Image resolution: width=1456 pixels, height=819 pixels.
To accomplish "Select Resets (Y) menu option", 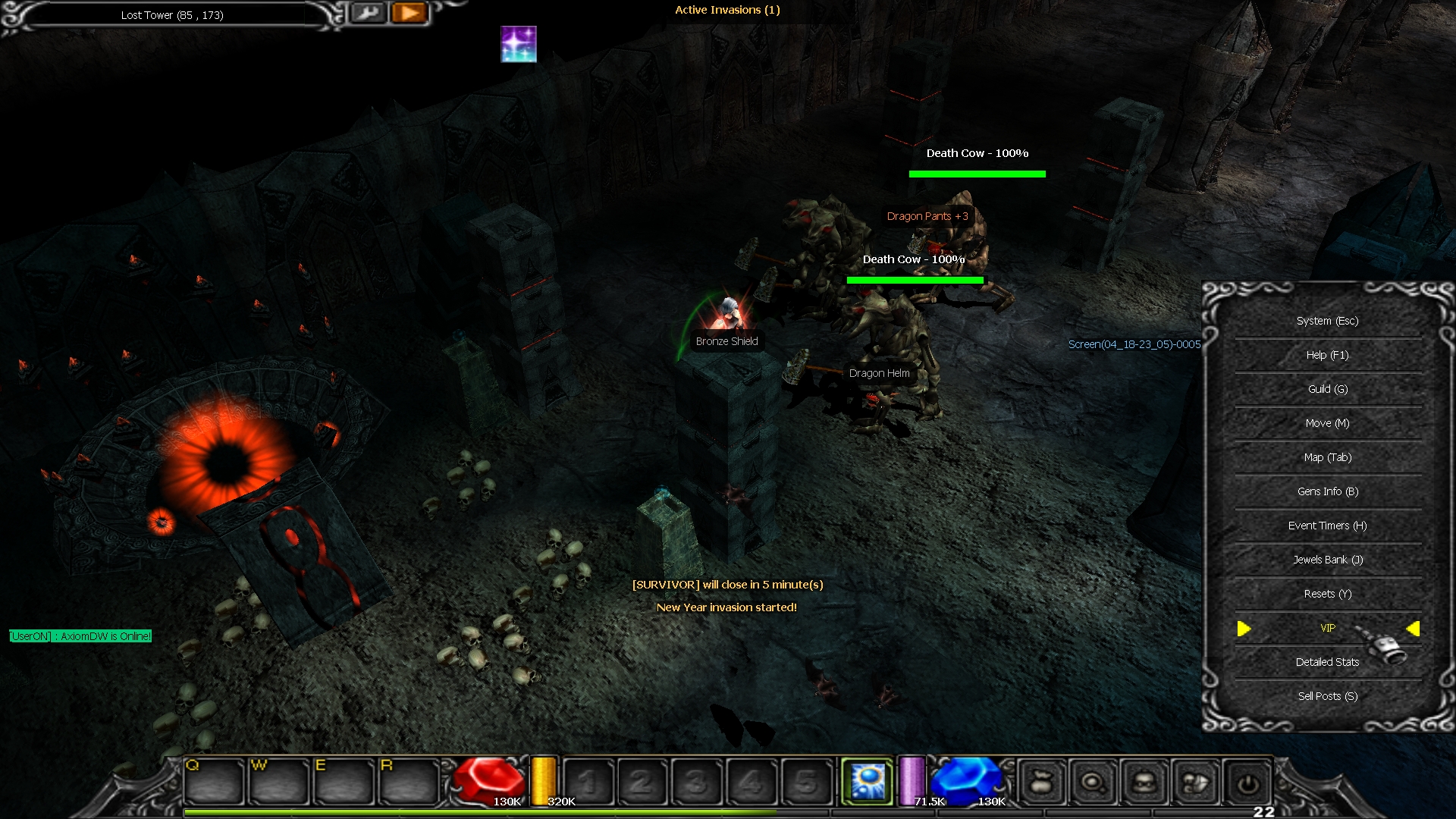I will click(1327, 594).
